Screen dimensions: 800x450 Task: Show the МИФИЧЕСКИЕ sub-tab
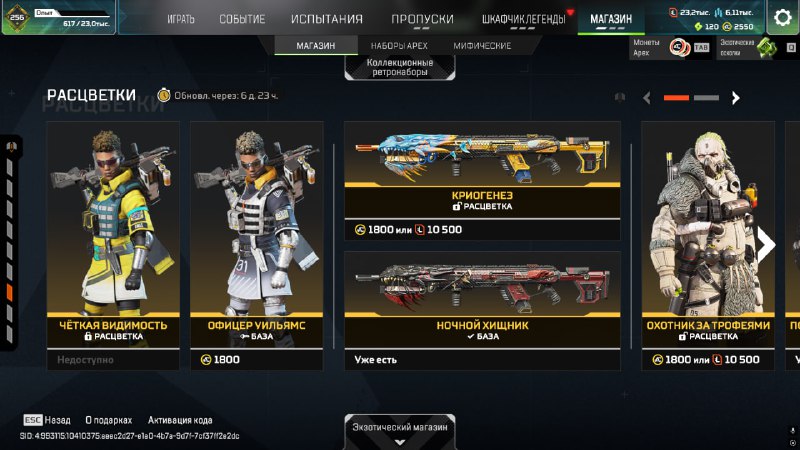coord(482,46)
